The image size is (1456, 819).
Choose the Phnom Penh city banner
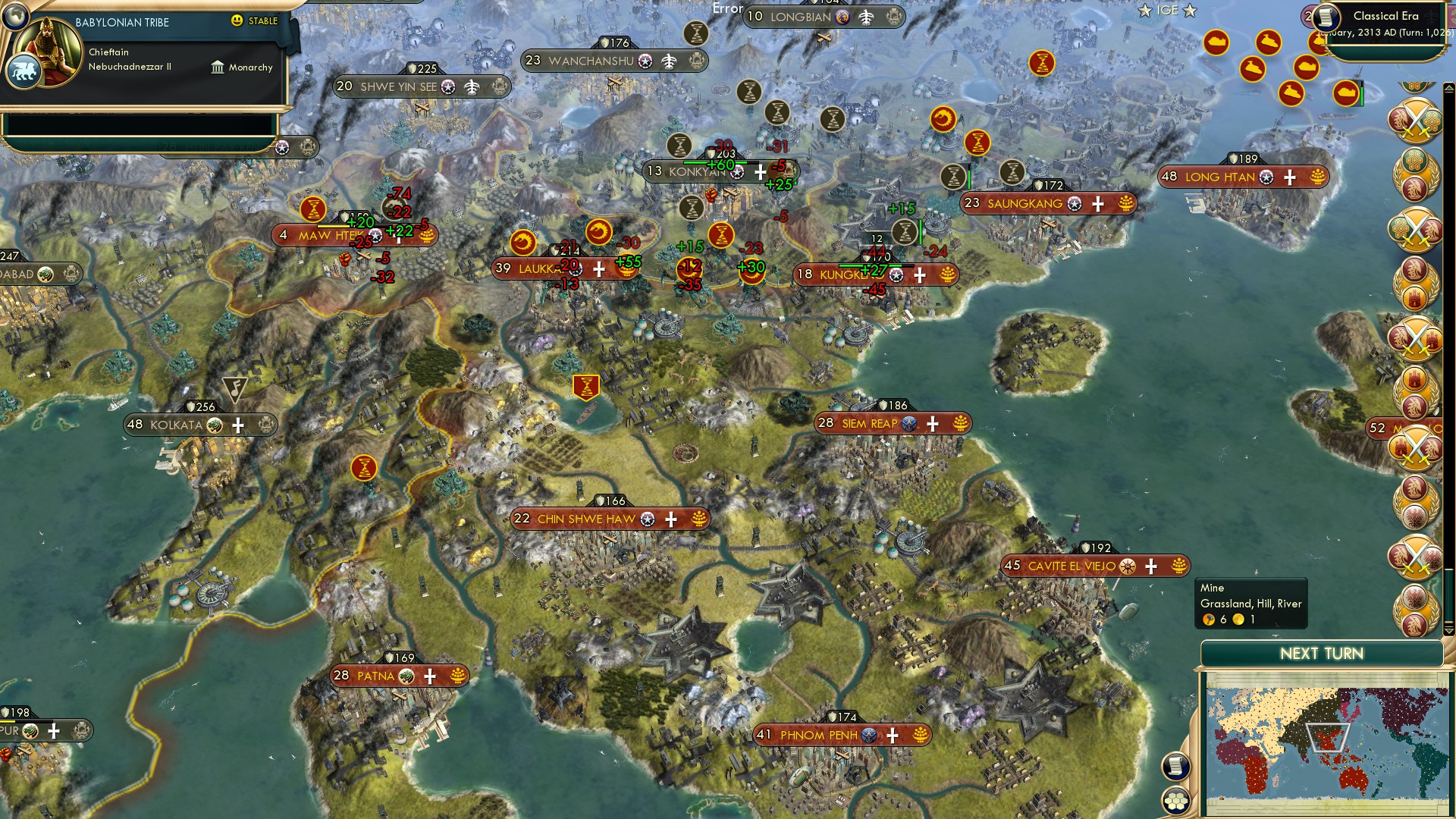tap(818, 735)
